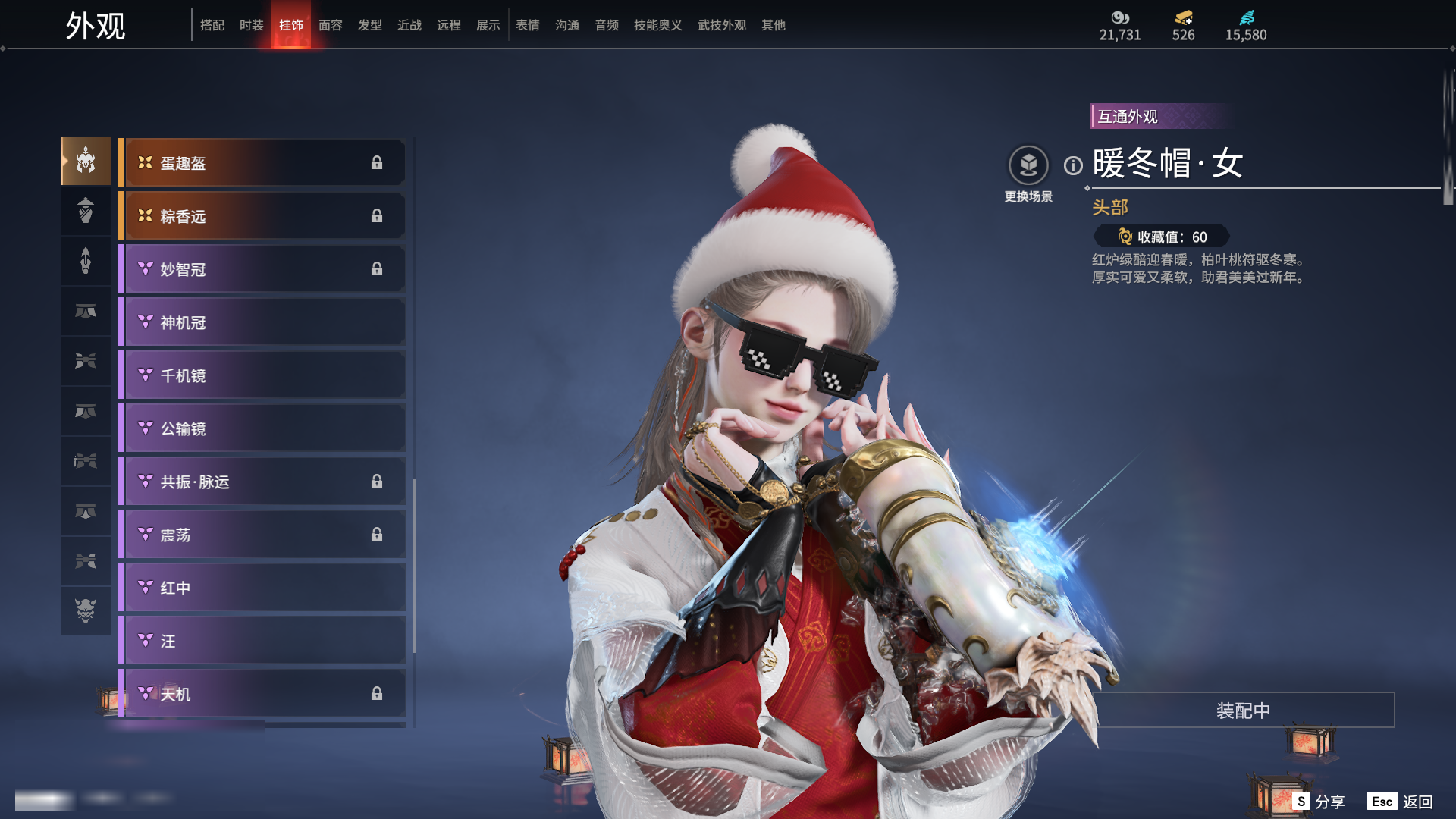Open item info beside 暖冬帽·女
Image resolution: width=1456 pixels, height=819 pixels.
click(x=1073, y=165)
